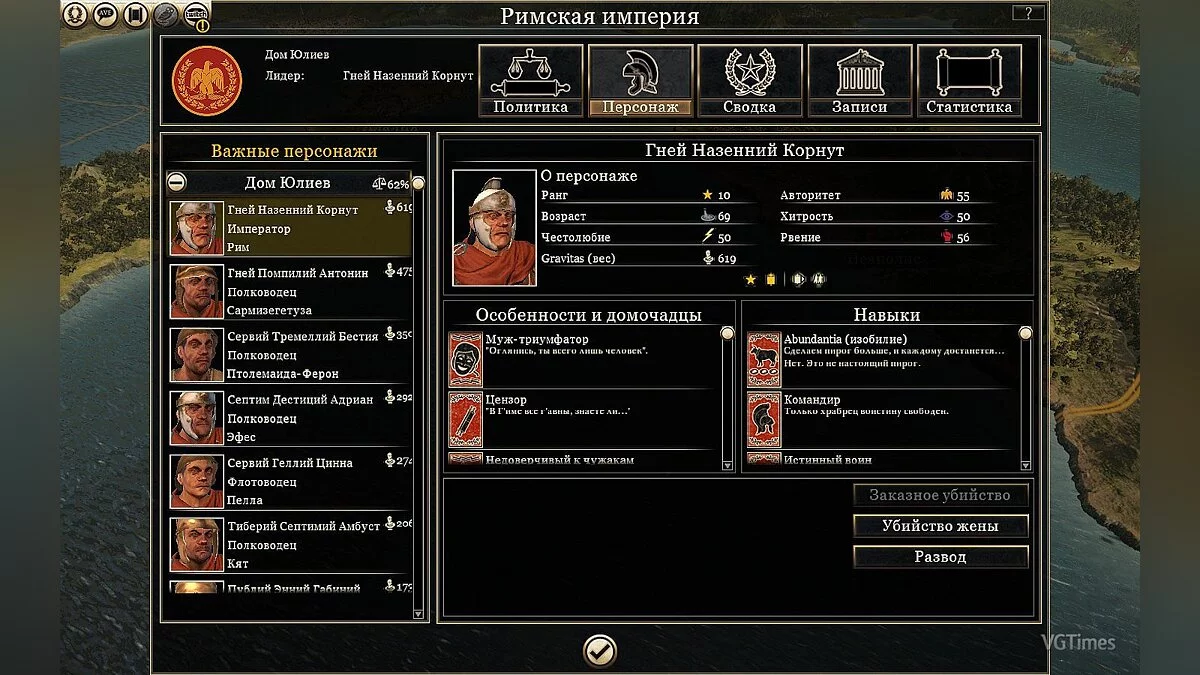Select Гней Помпилий Антонин row
This screenshot has height=675, width=1200.
coord(290,291)
